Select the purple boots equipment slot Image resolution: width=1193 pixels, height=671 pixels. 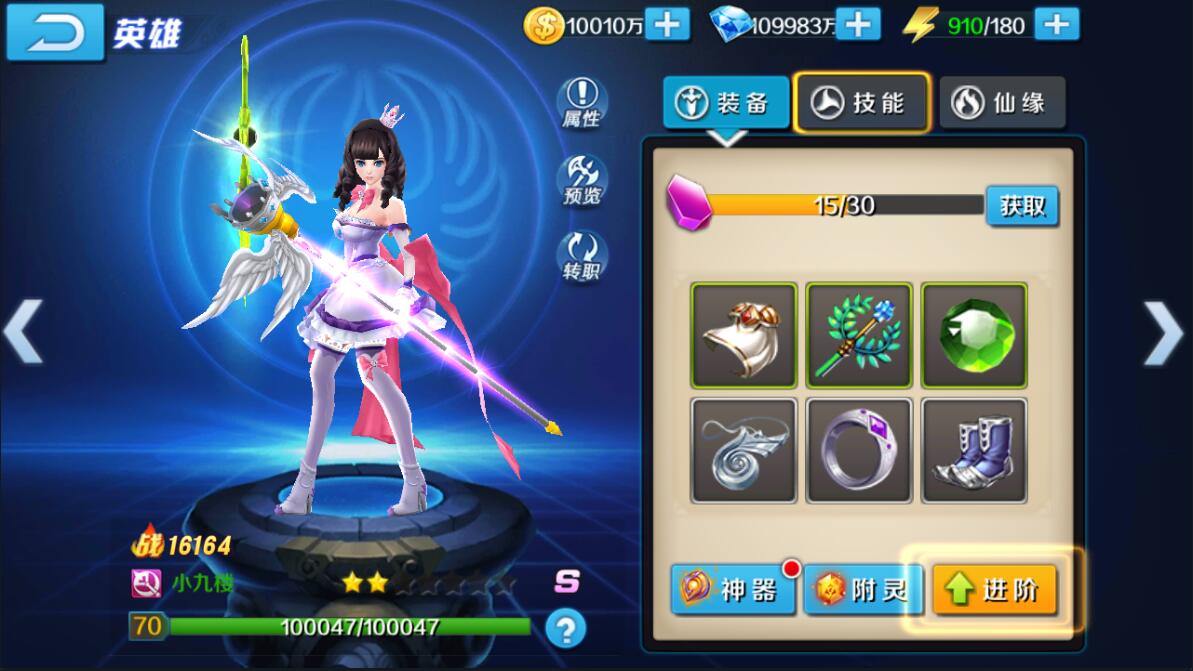(974, 450)
